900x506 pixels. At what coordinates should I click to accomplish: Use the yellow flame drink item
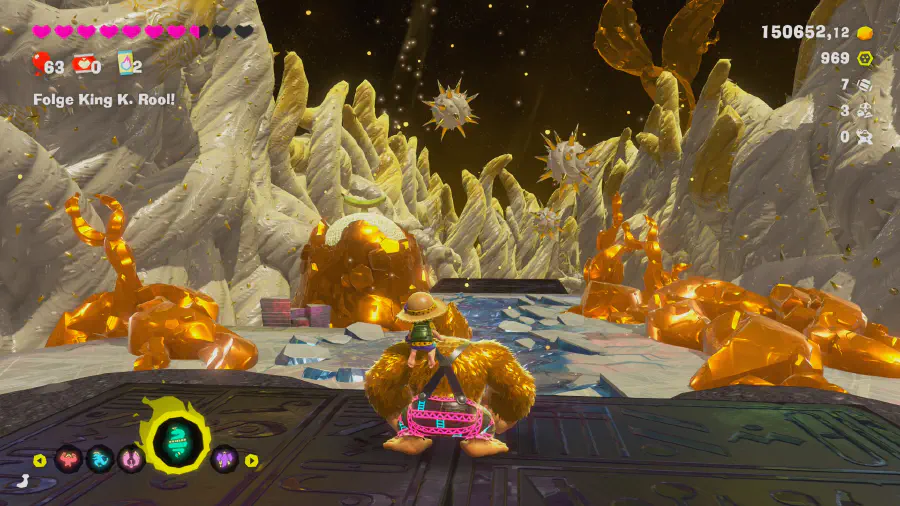[x=126, y=65]
